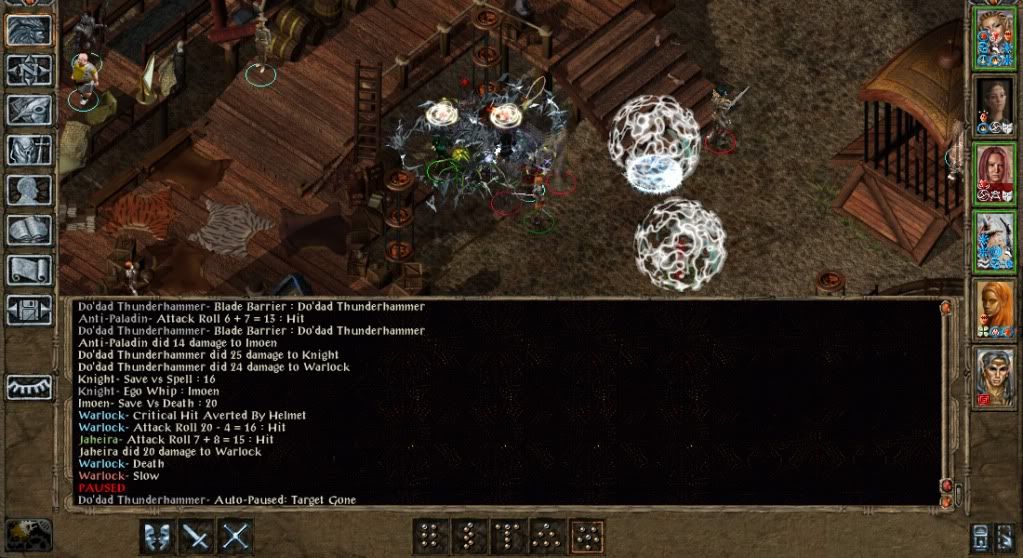1023x558 pixels.
Task: Show the character record sheet
Action: (29, 190)
